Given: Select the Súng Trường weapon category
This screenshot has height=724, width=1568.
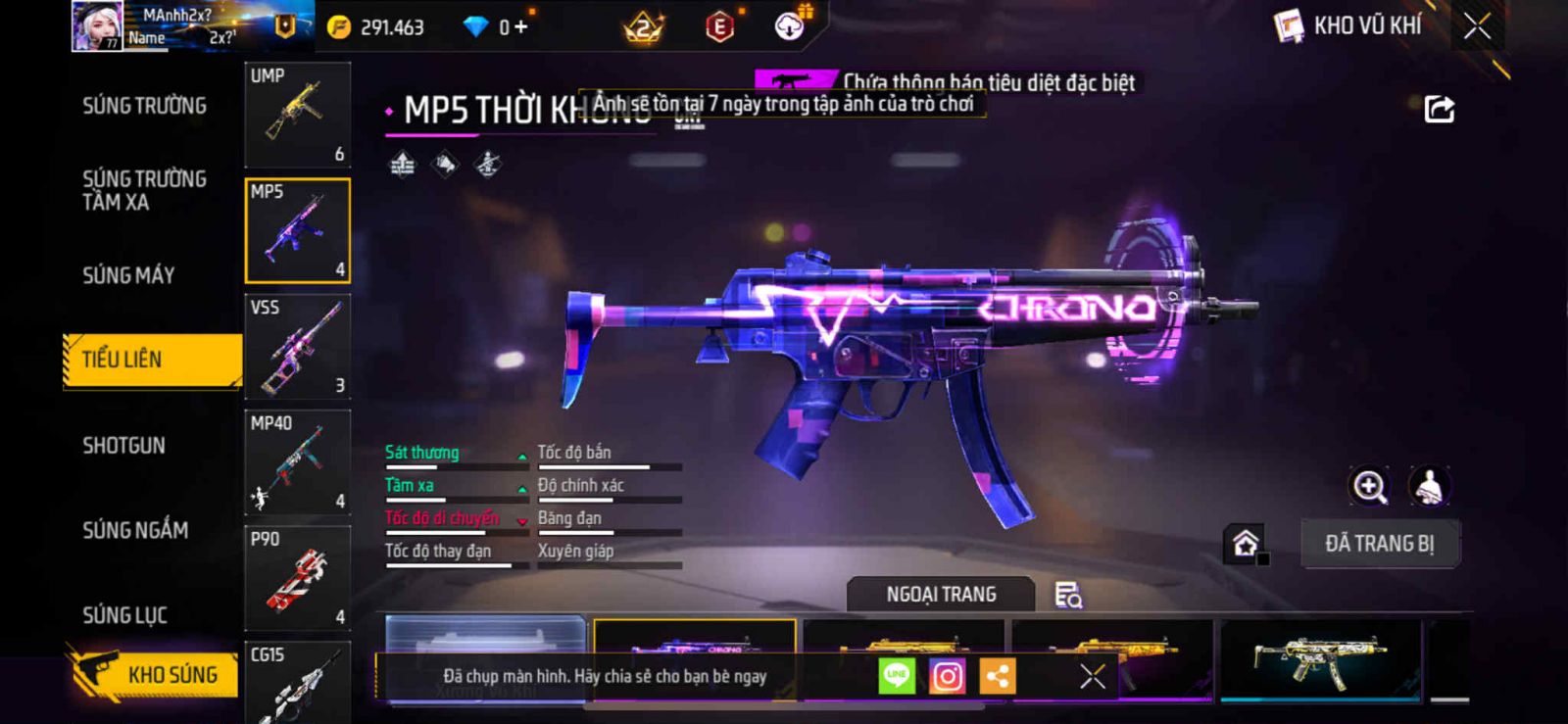Looking at the screenshot, I should 144,106.
